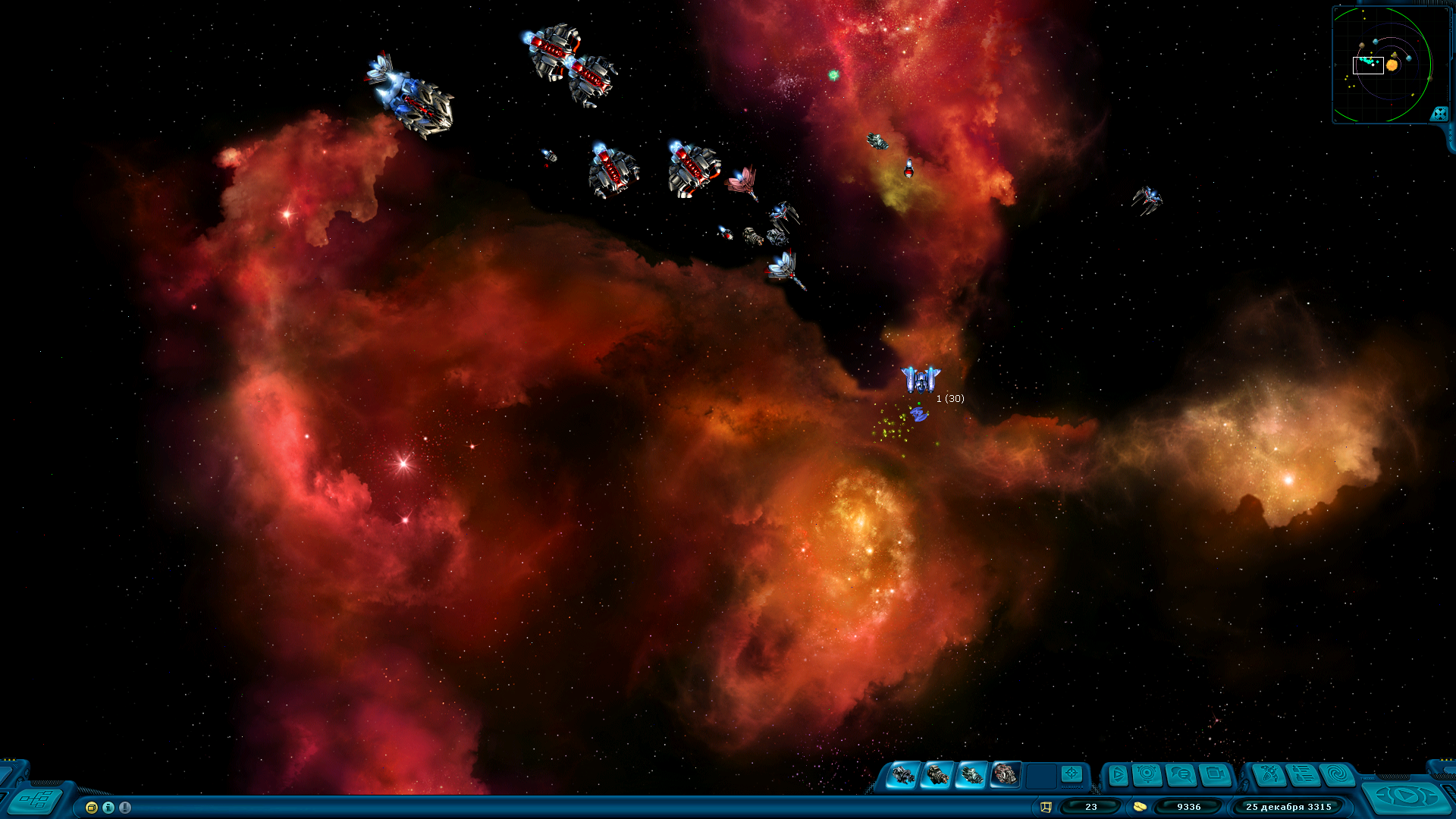Open the spiral galaxy map

click(x=1337, y=775)
